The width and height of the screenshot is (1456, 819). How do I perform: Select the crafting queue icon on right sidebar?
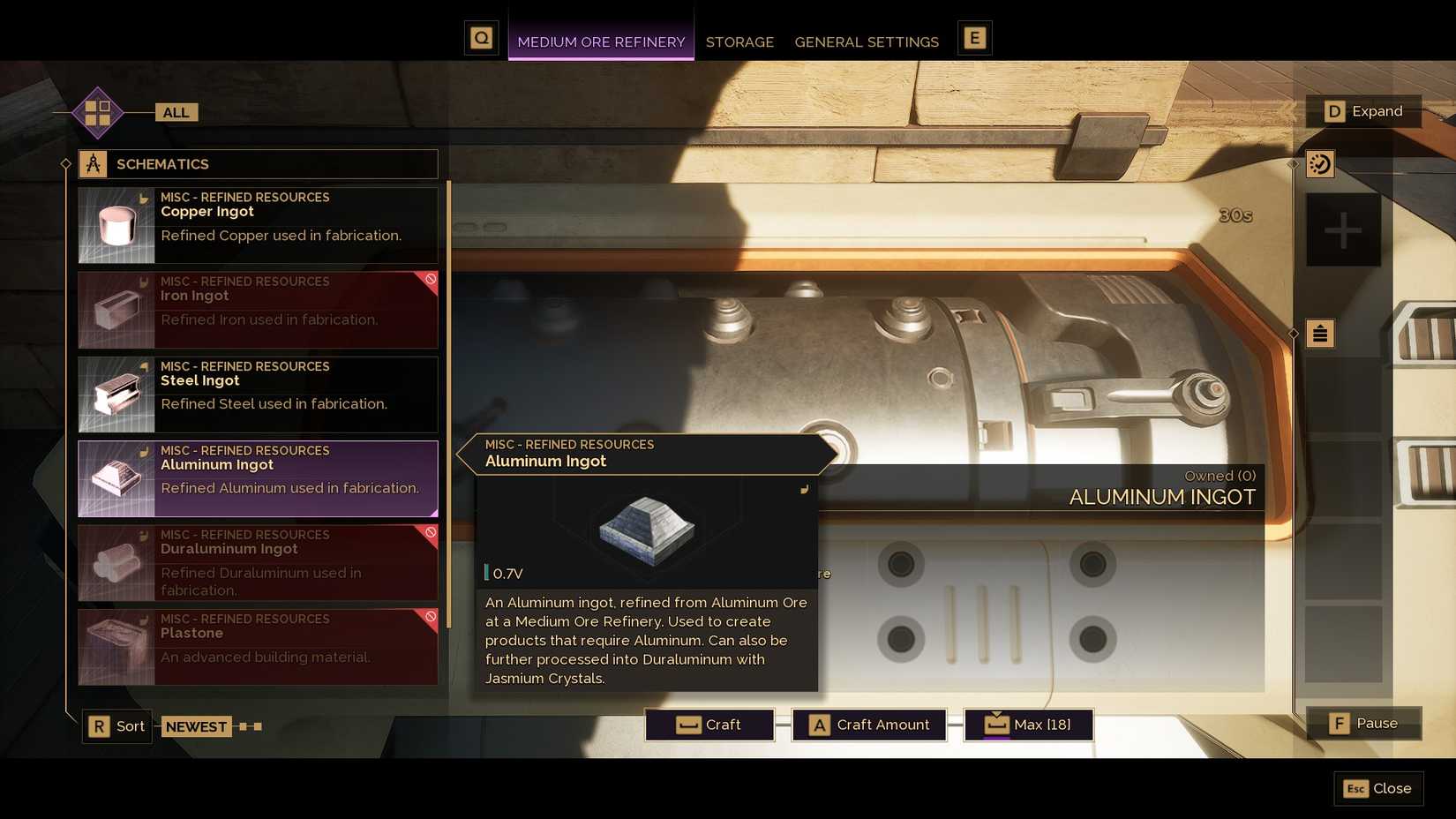[x=1320, y=164]
